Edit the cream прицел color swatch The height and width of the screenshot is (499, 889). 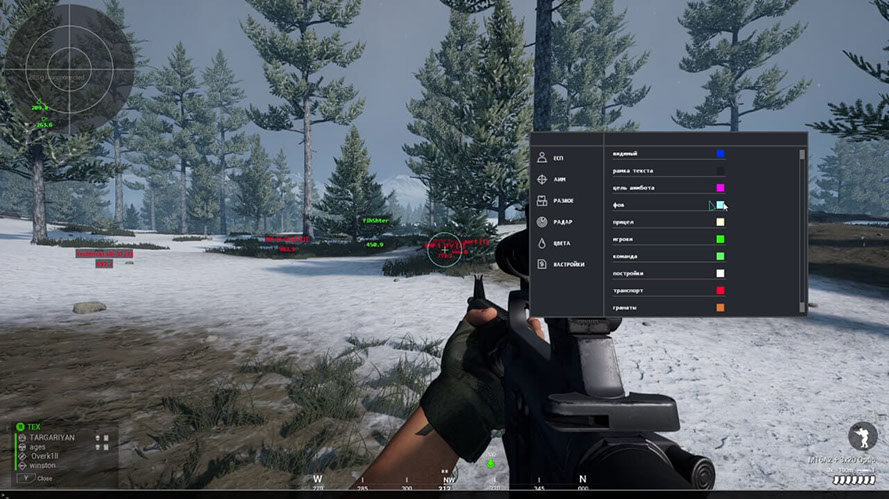tap(720, 222)
